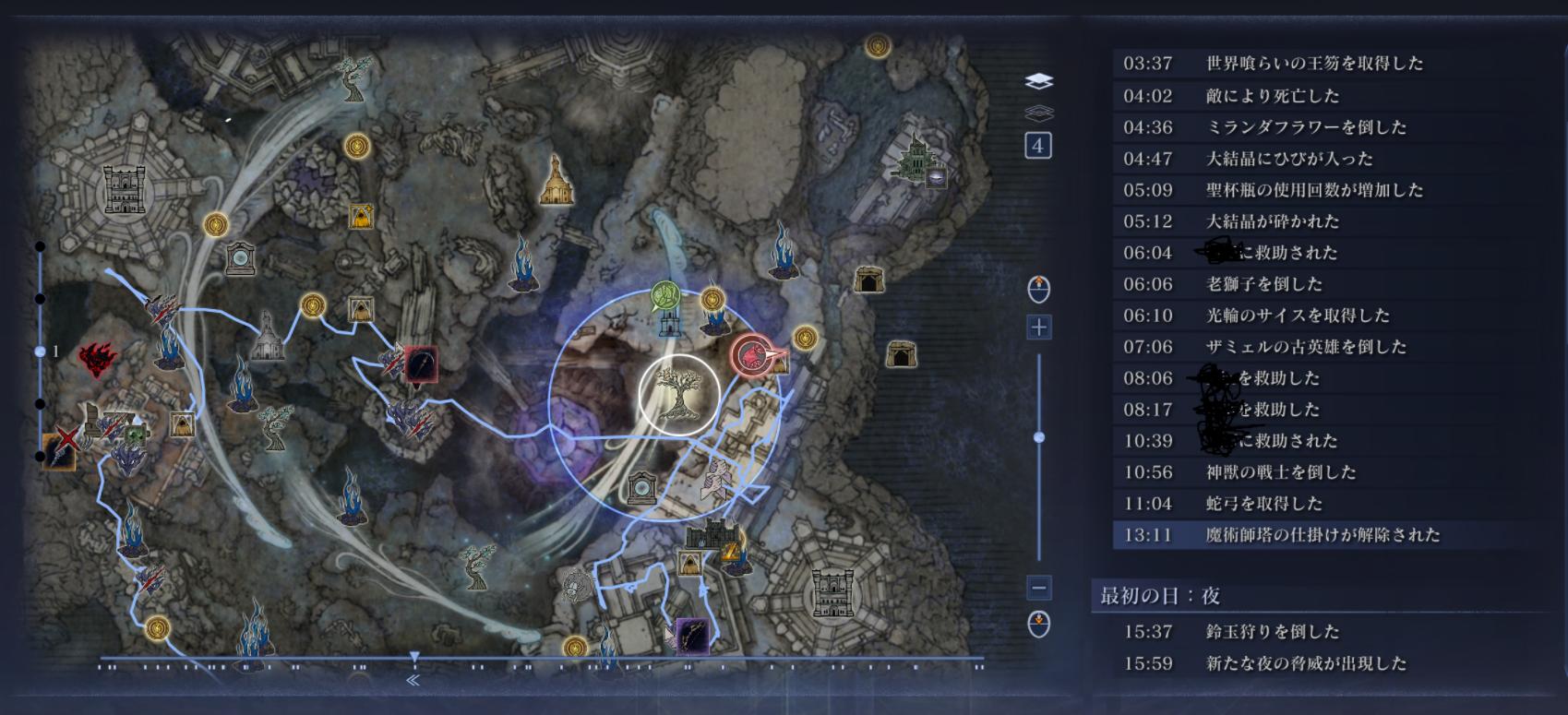Image resolution: width=1568 pixels, height=715 pixels.
Task: Click the red circular player marker
Action: click(752, 355)
